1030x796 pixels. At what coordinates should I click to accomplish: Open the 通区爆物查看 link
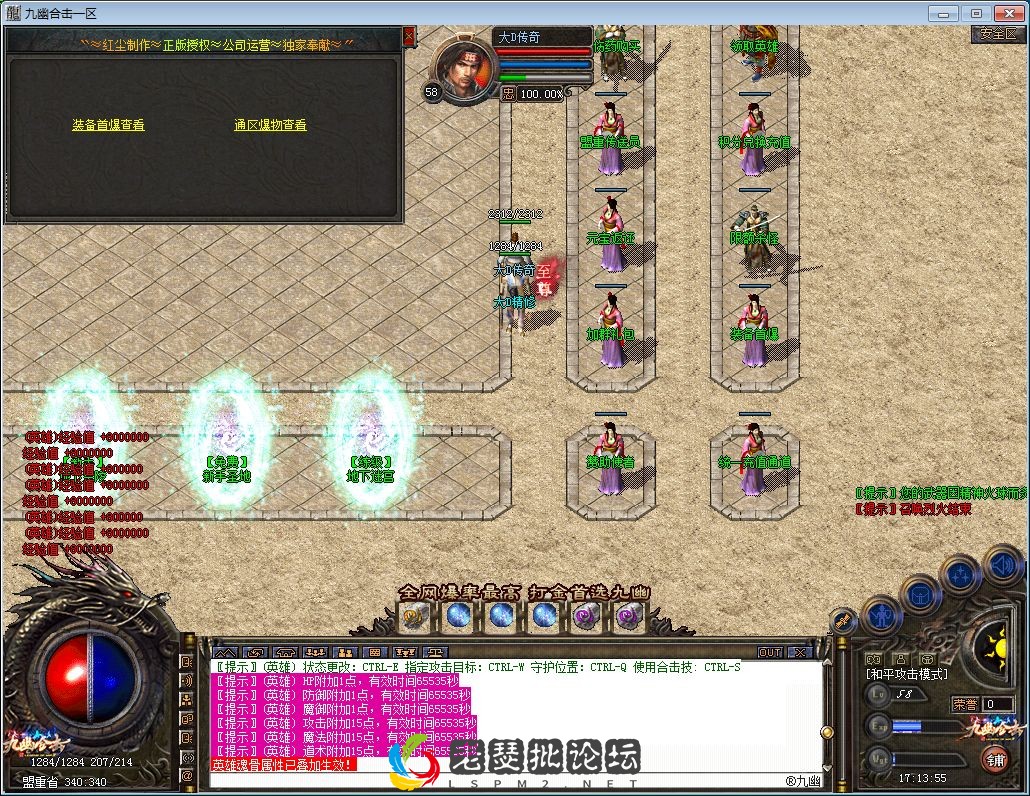click(x=270, y=125)
